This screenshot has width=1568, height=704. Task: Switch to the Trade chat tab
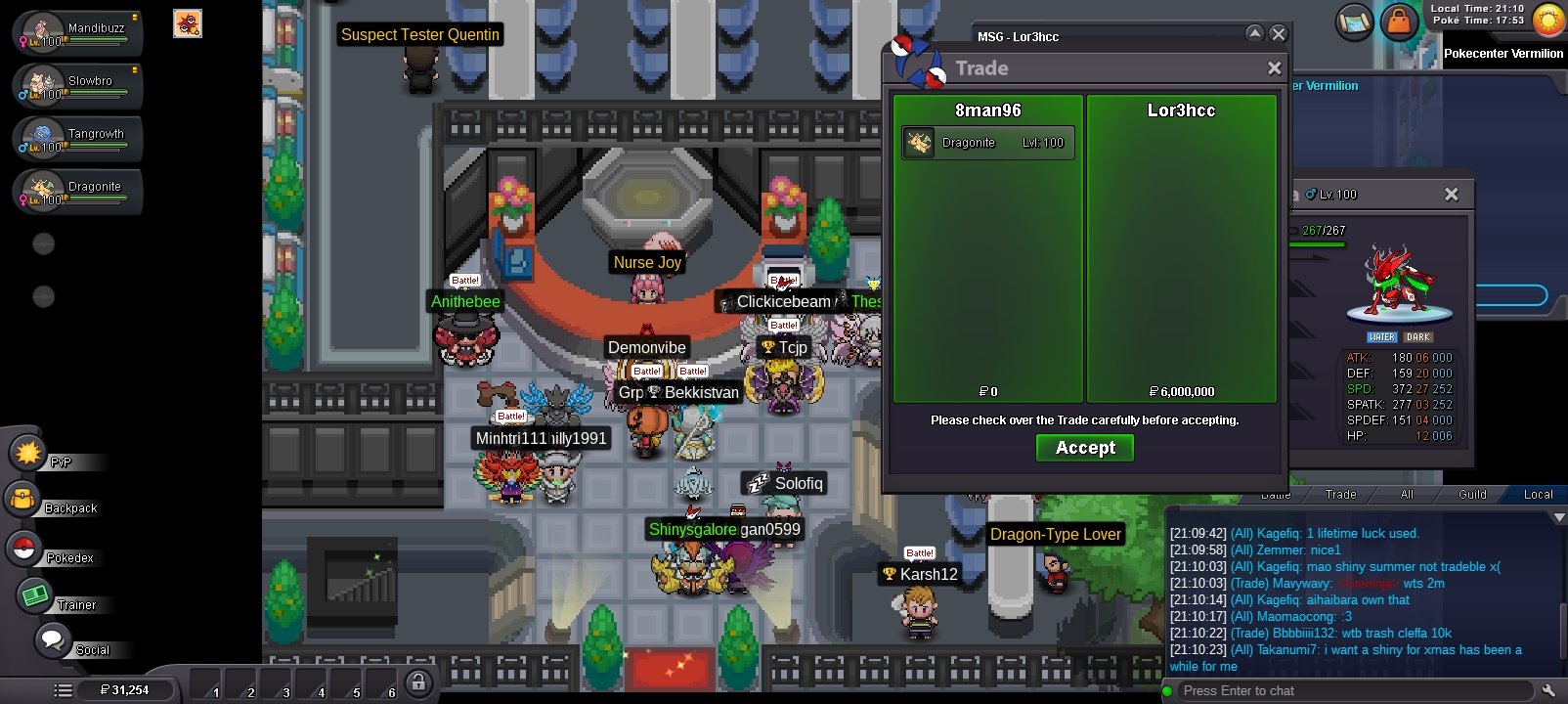1340,495
